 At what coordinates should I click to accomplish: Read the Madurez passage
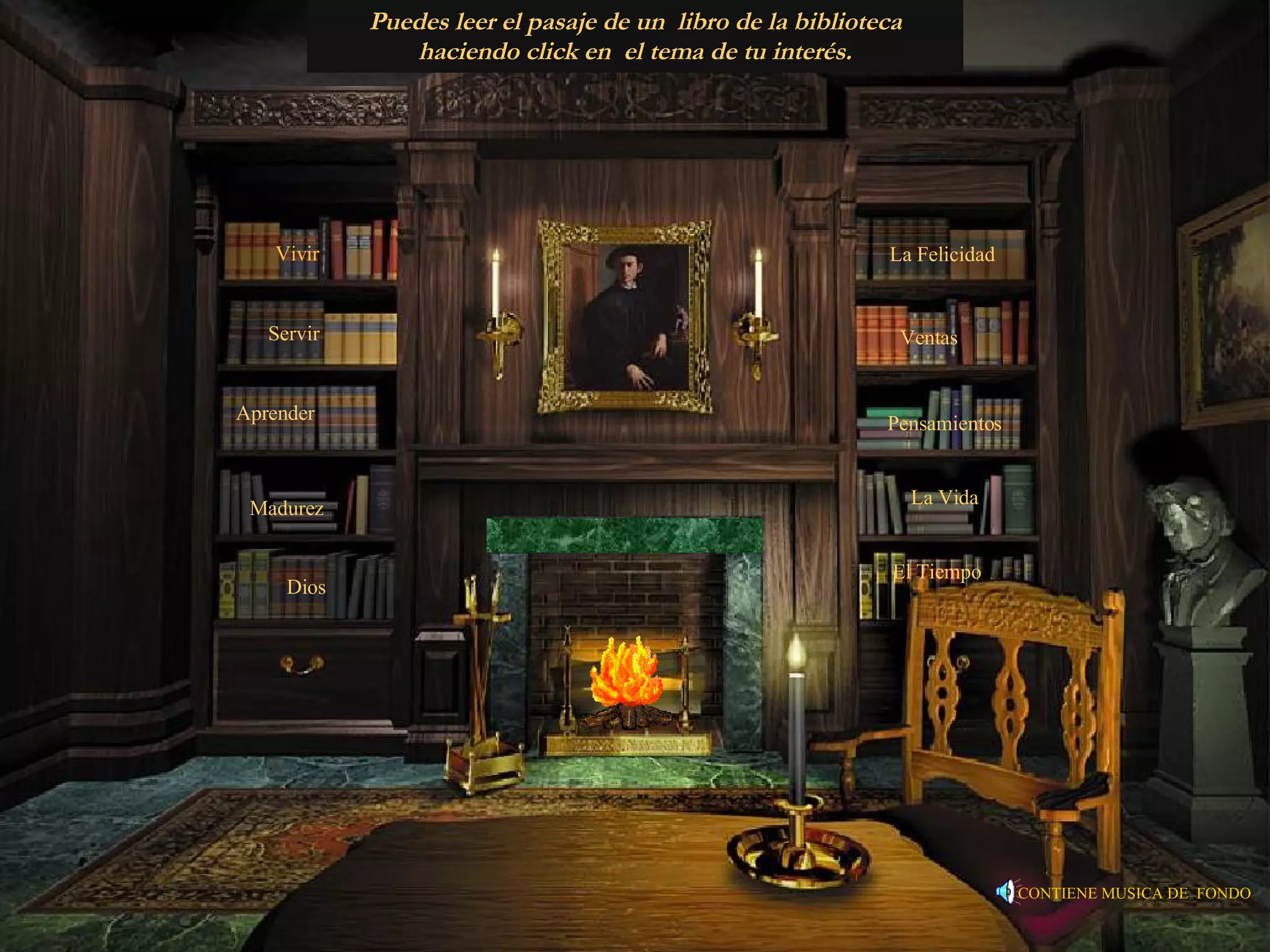click(286, 509)
